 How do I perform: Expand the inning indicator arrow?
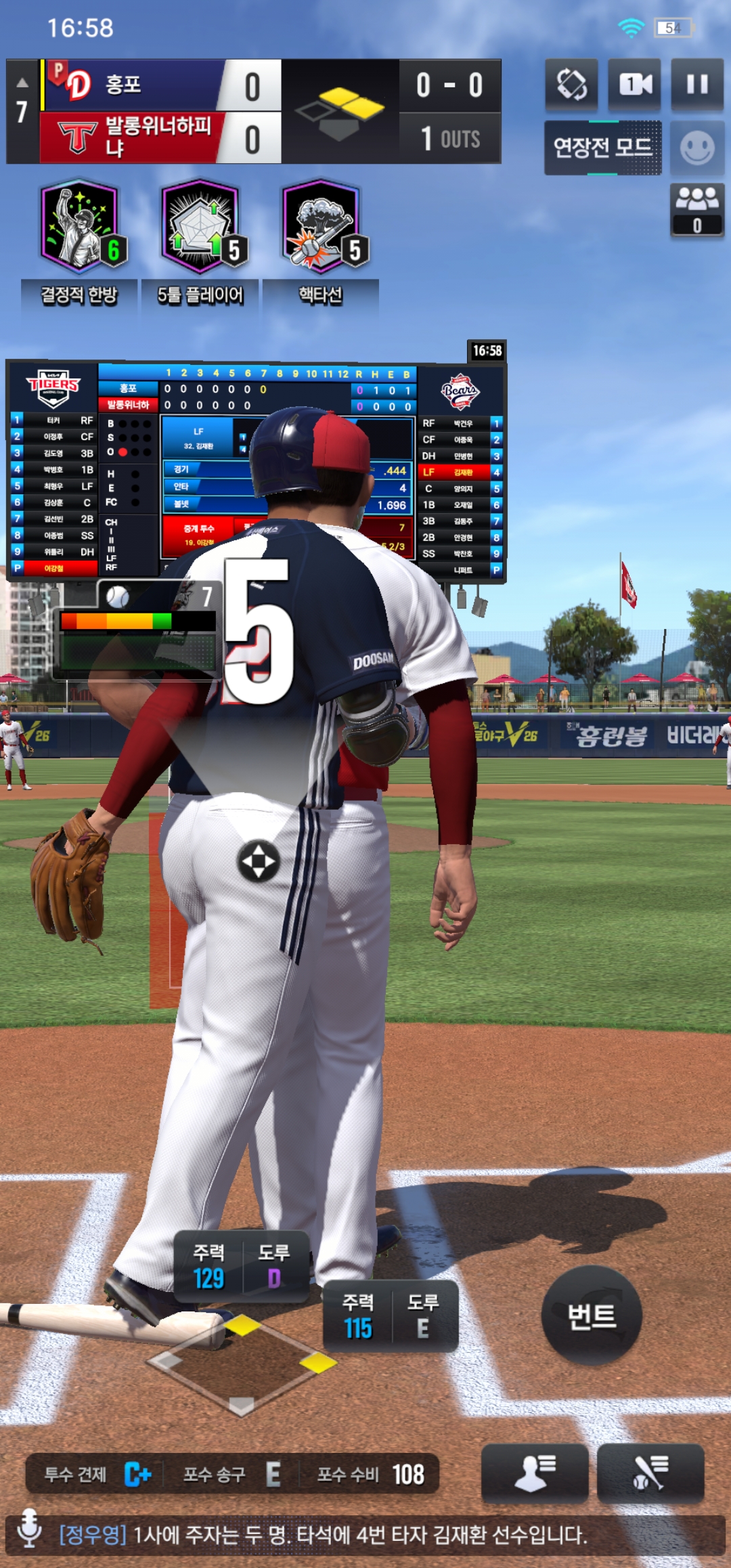22,83
